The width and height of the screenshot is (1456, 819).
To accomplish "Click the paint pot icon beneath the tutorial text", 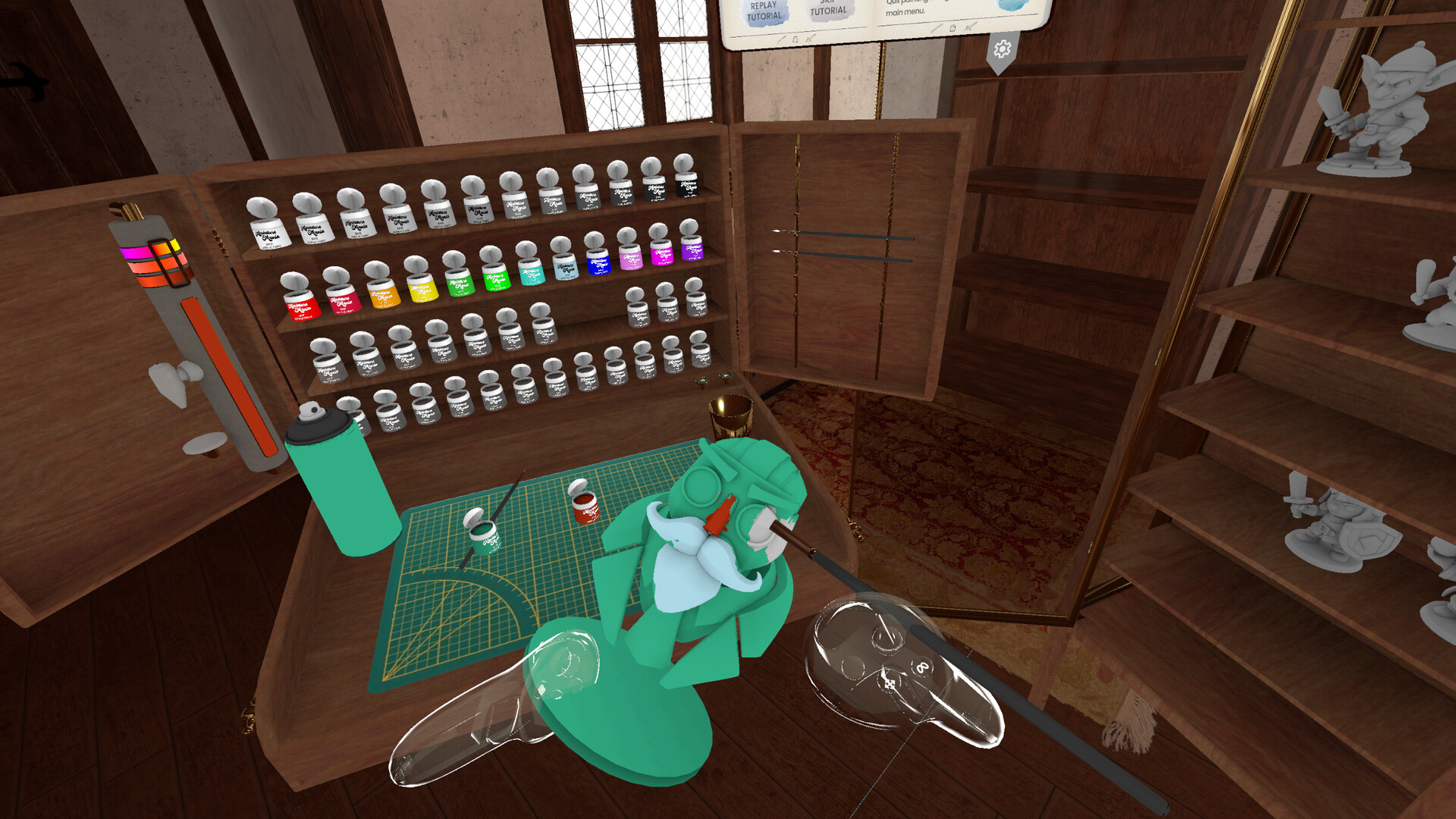I will click(x=795, y=38).
